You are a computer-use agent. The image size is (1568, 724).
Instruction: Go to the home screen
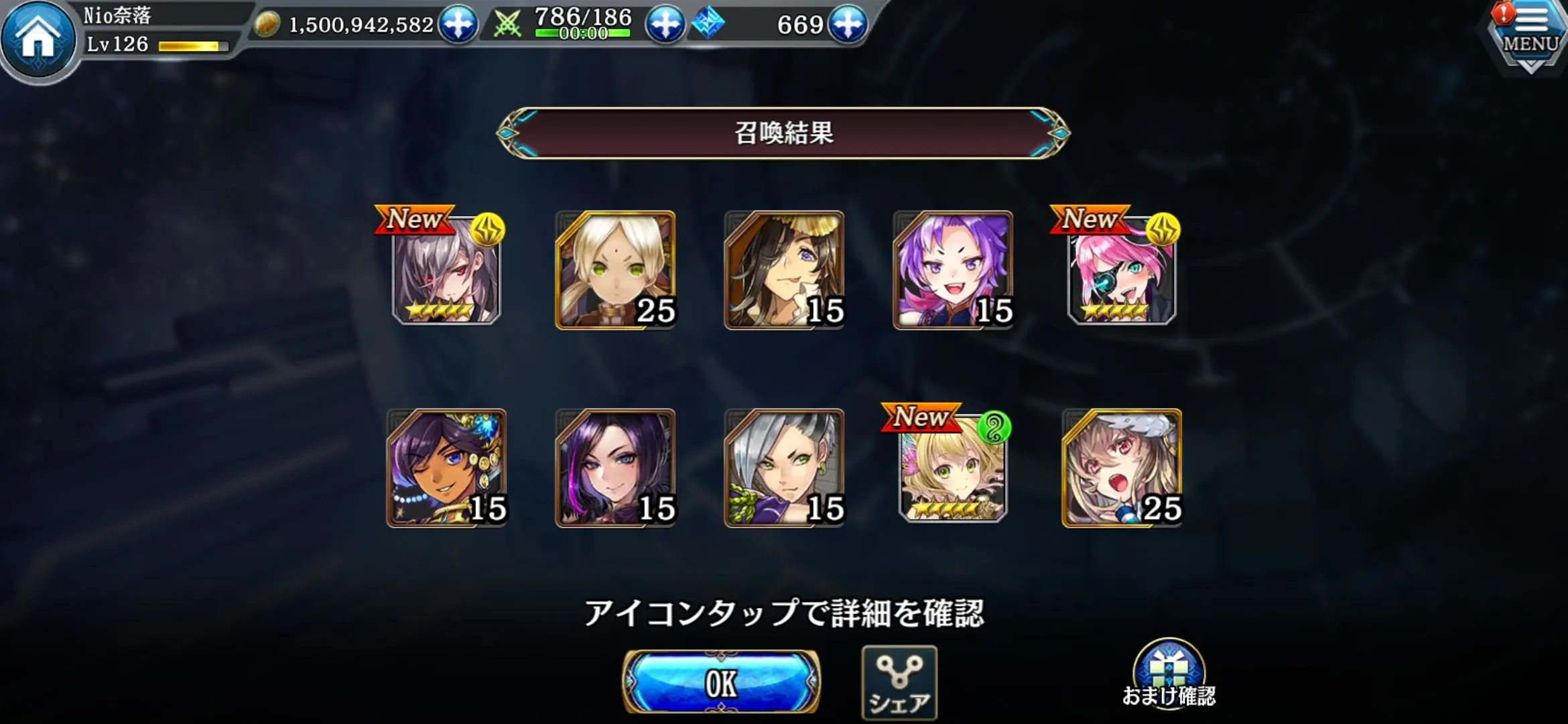38,38
